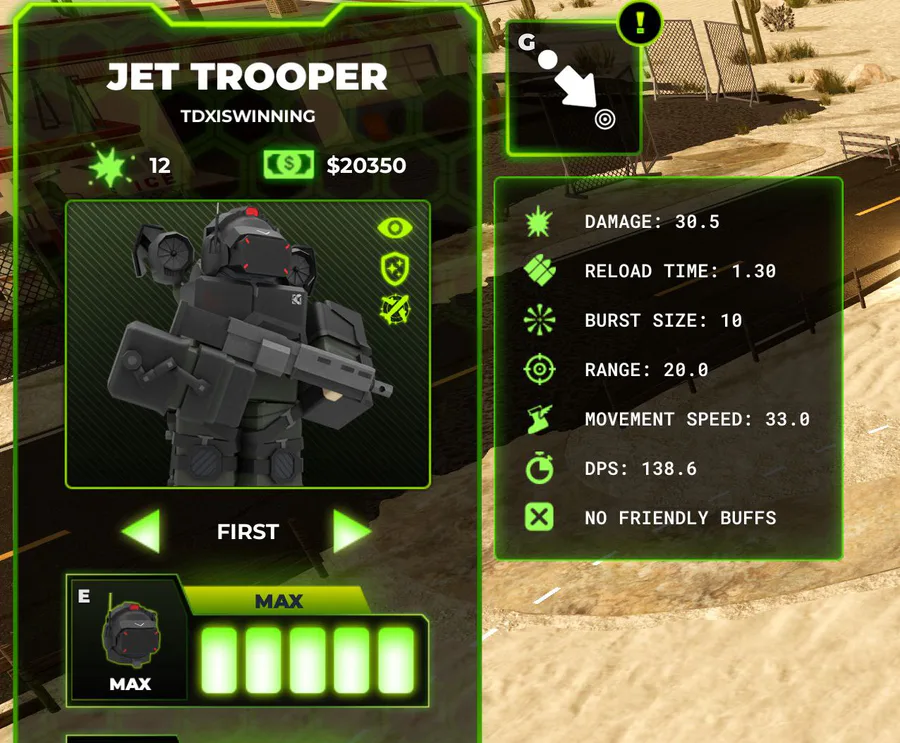
Task: Activate the reposition target ability box
Action: tap(574, 90)
